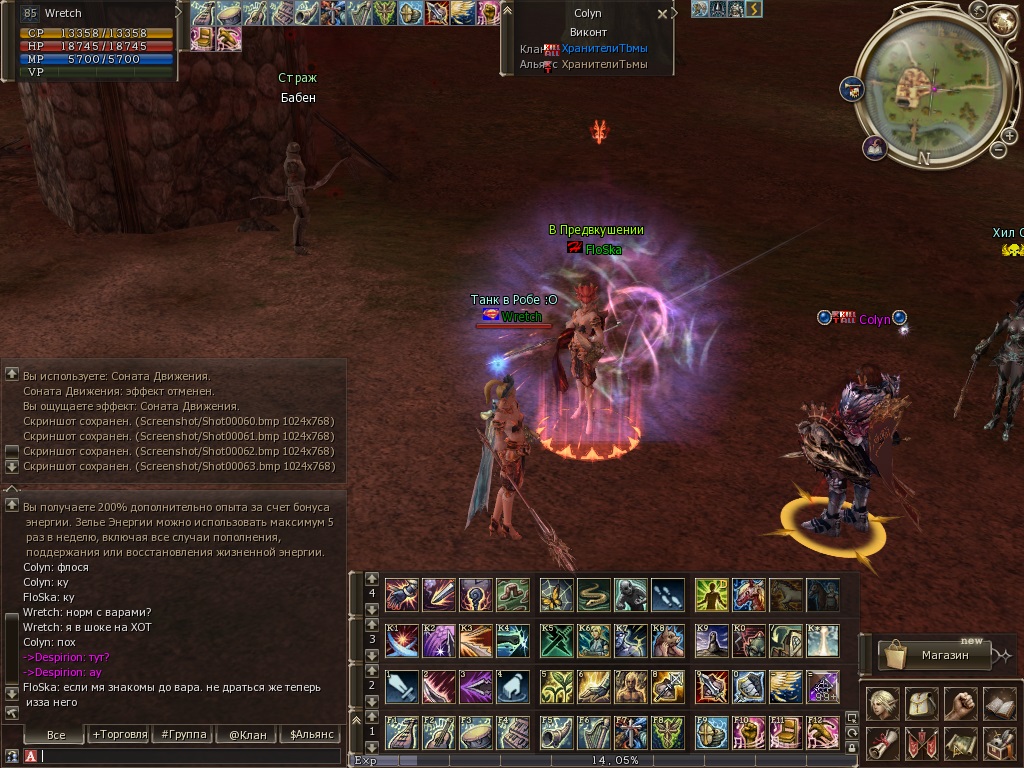This screenshot has width=1024, height=768.
Task: Focus the chat input field
Action: [190, 757]
